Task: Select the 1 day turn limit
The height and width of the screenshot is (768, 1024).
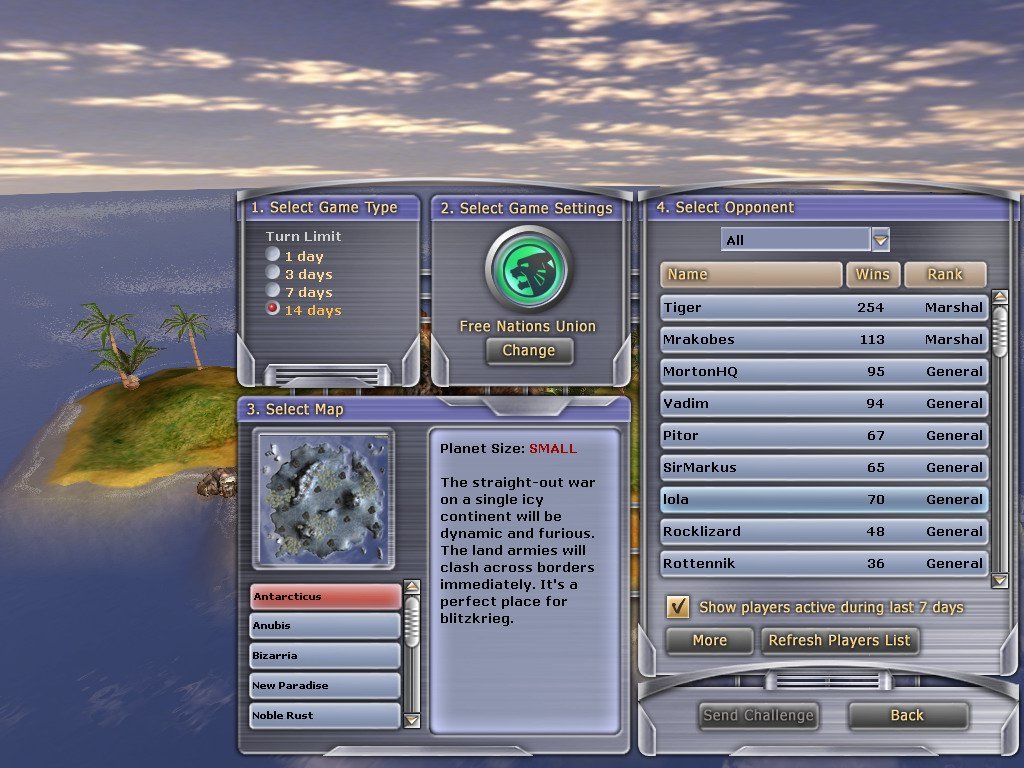Action: click(x=273, y=256)
